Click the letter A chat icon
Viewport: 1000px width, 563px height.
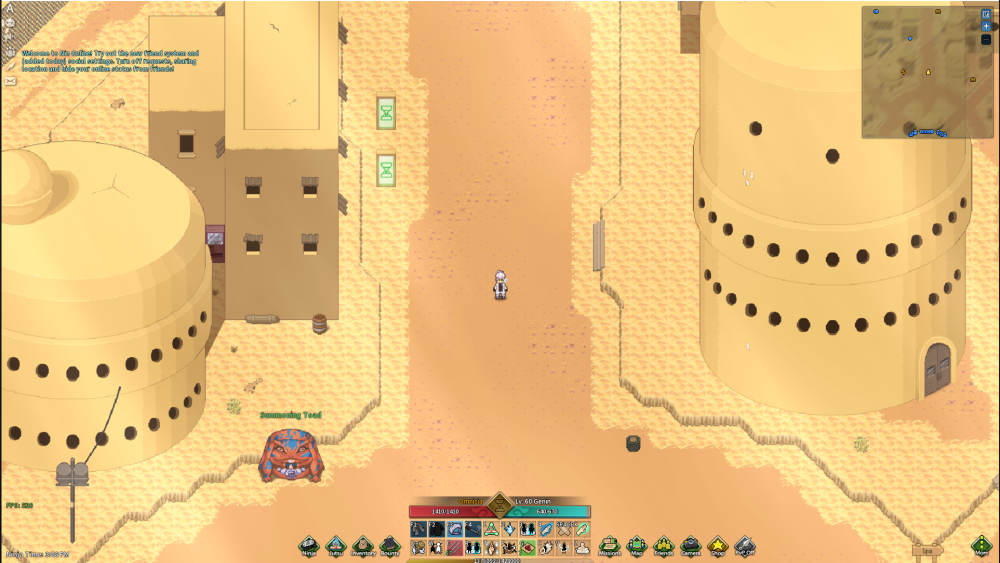coord(10,8)
